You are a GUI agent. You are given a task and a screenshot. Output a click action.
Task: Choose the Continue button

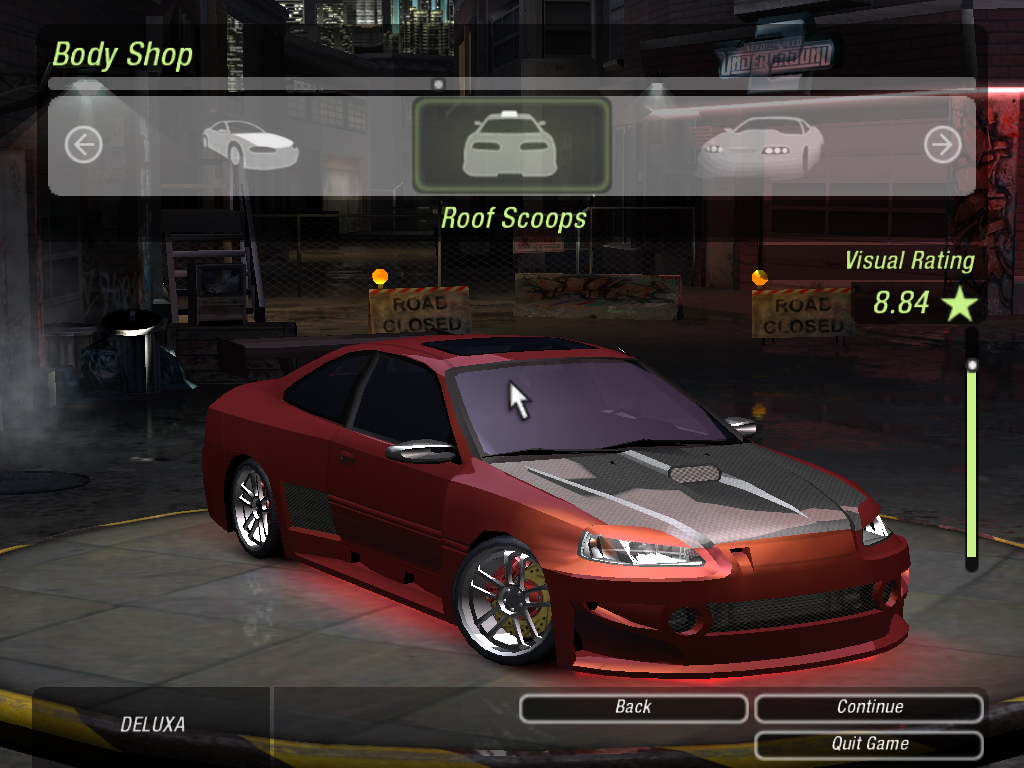(x=869, y=708)
